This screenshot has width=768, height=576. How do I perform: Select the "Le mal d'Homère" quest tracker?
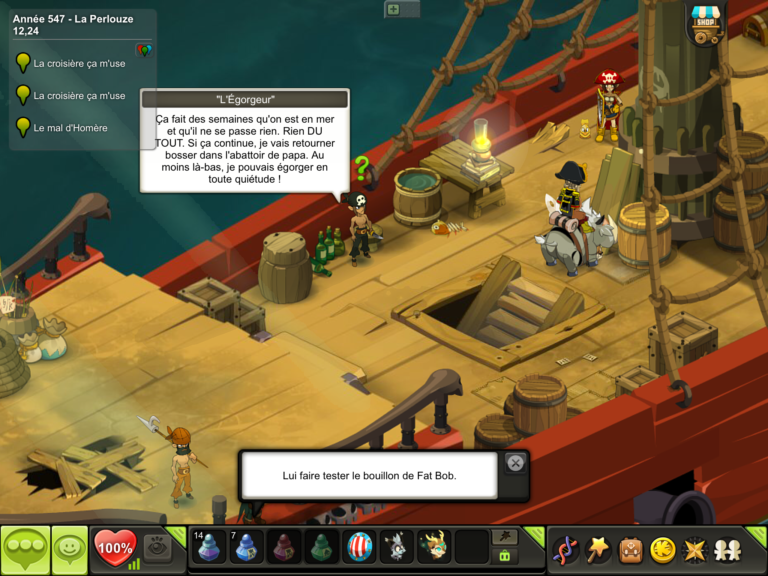pyautogui.click(x=70, y=128)
